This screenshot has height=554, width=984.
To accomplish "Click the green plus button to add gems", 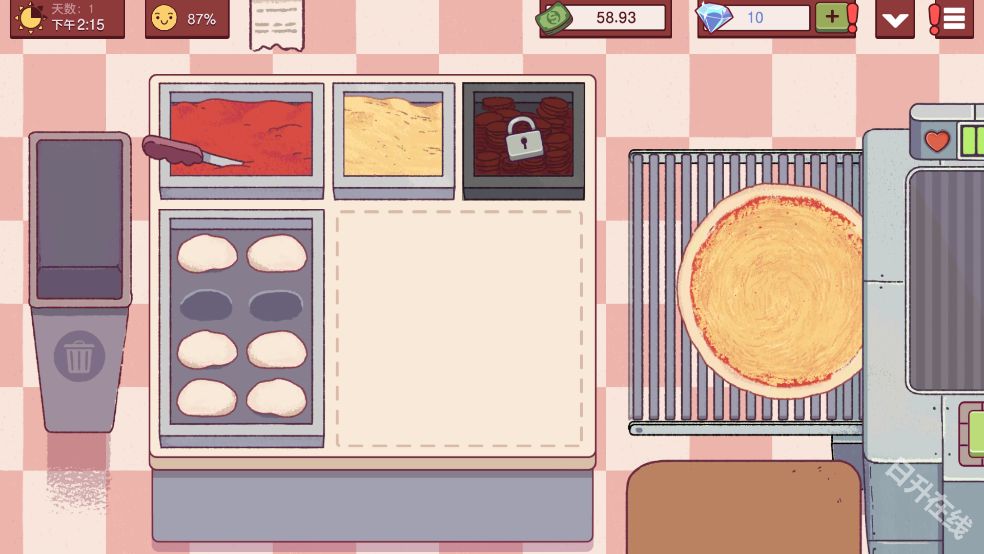I will tap(832, 17).
